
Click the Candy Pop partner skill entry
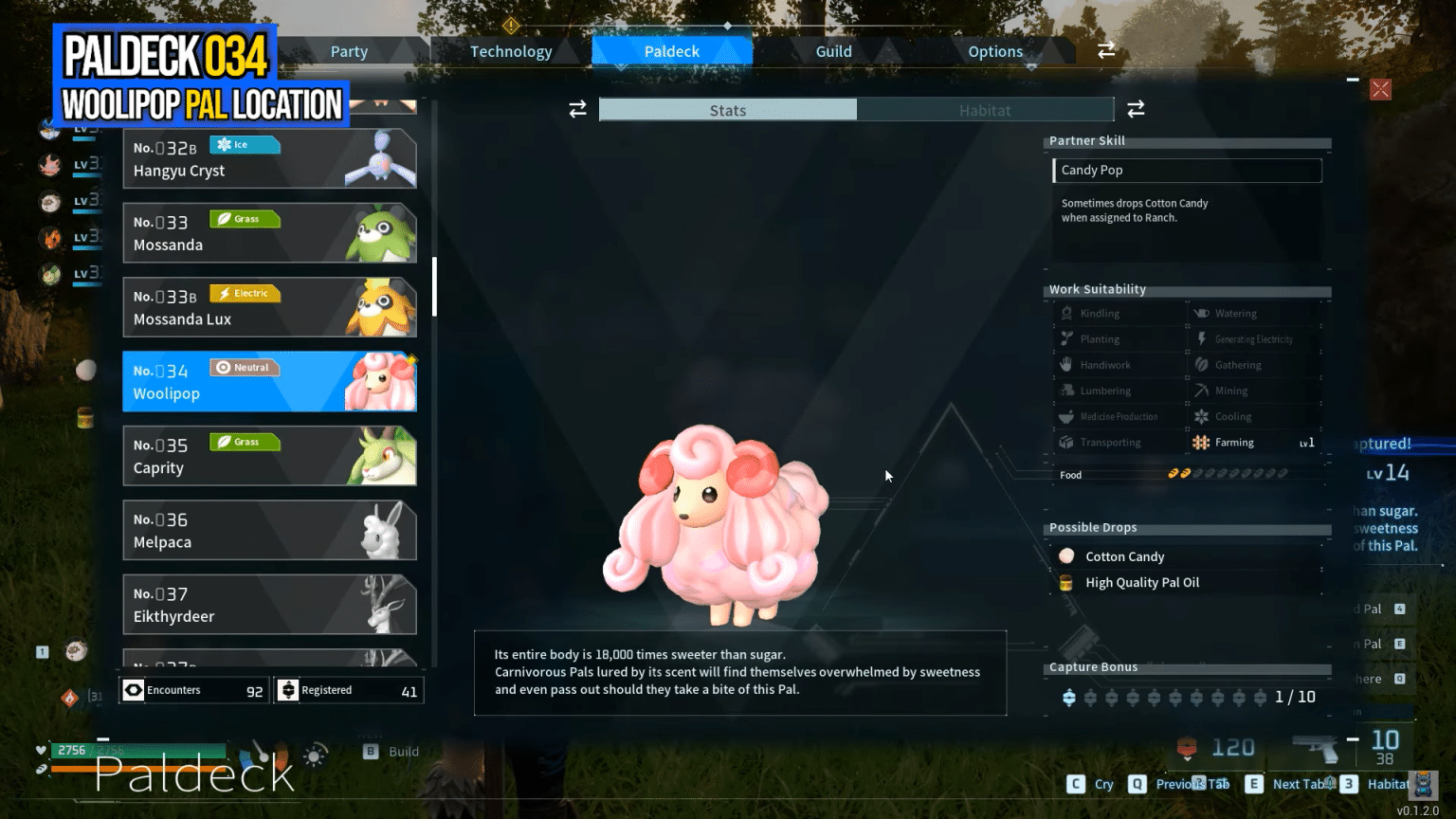(x=1187, y=171)
